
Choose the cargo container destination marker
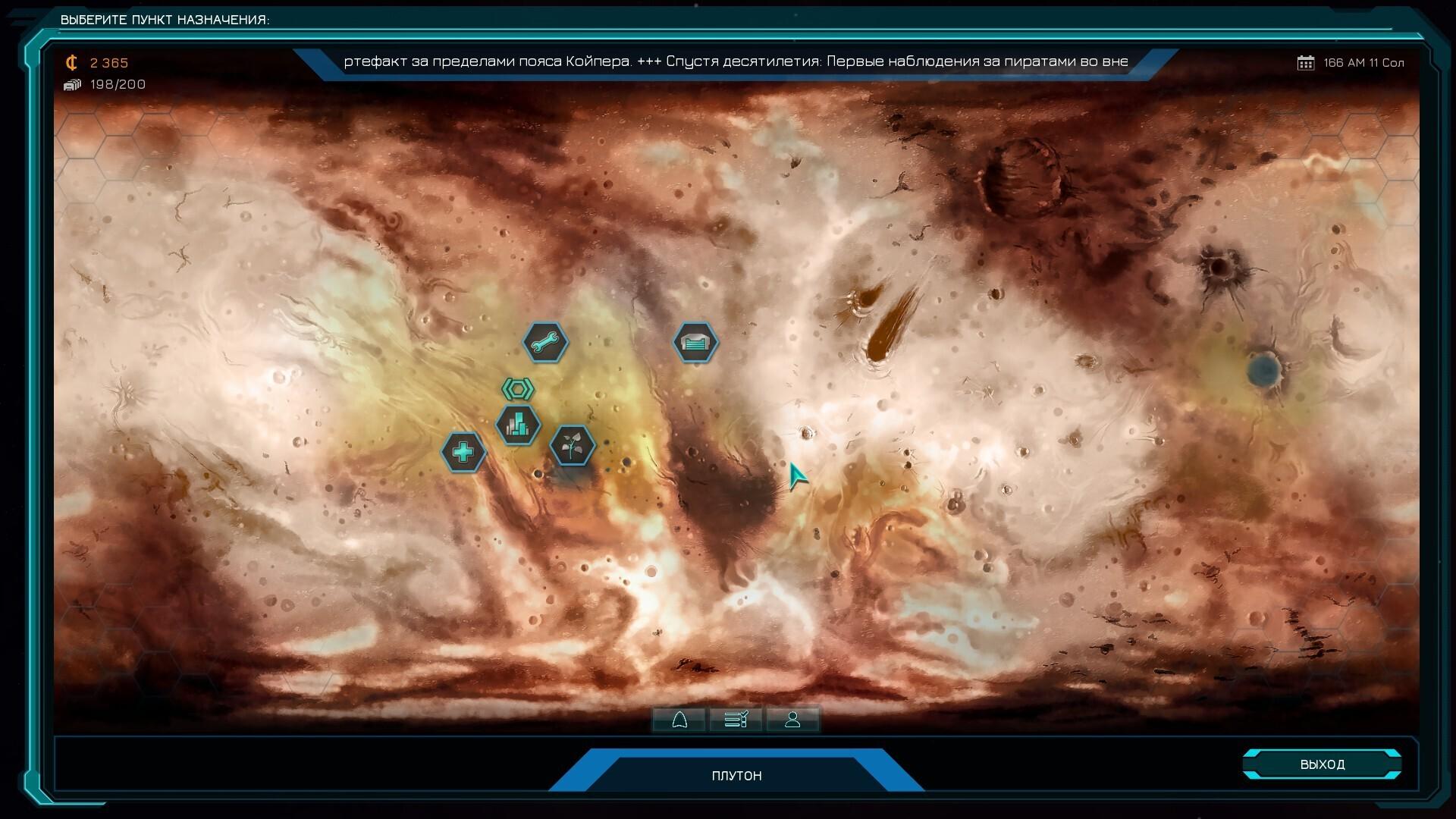click(x=695, y=343)
